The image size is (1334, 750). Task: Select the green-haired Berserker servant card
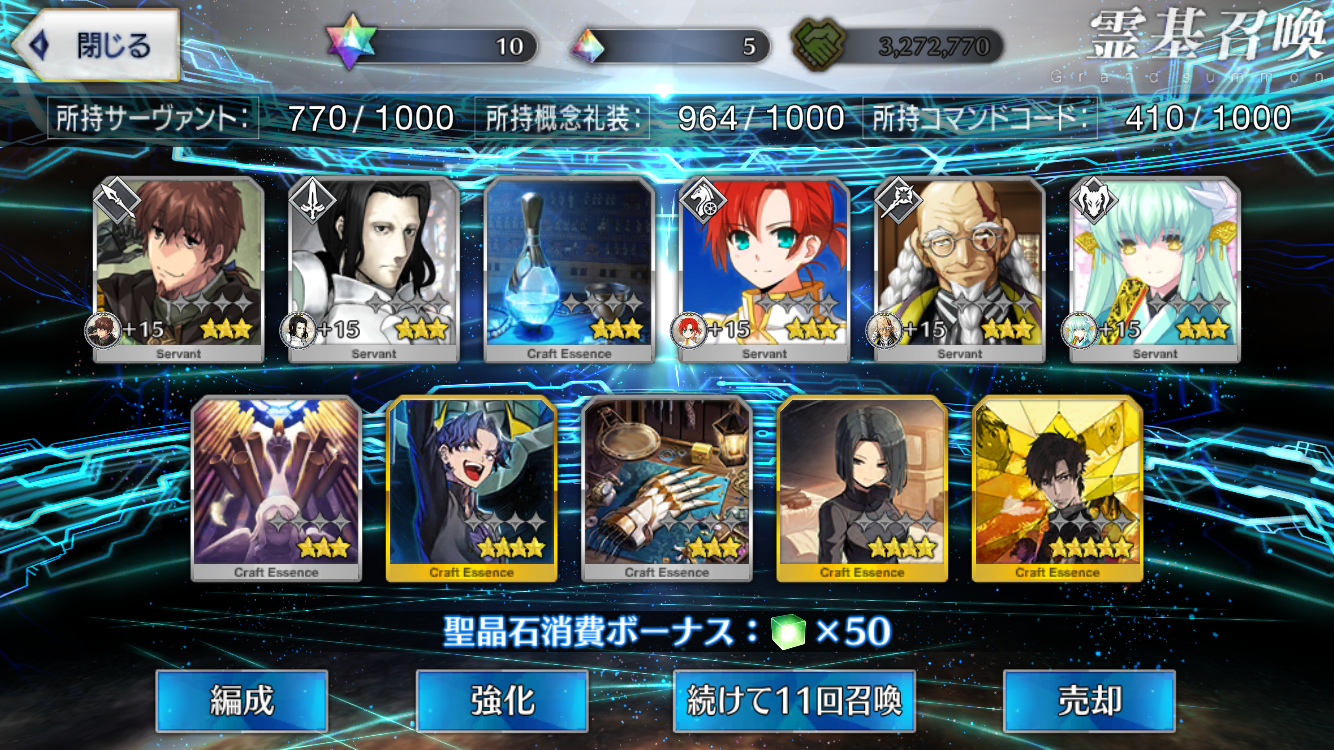pos(1155,268)
